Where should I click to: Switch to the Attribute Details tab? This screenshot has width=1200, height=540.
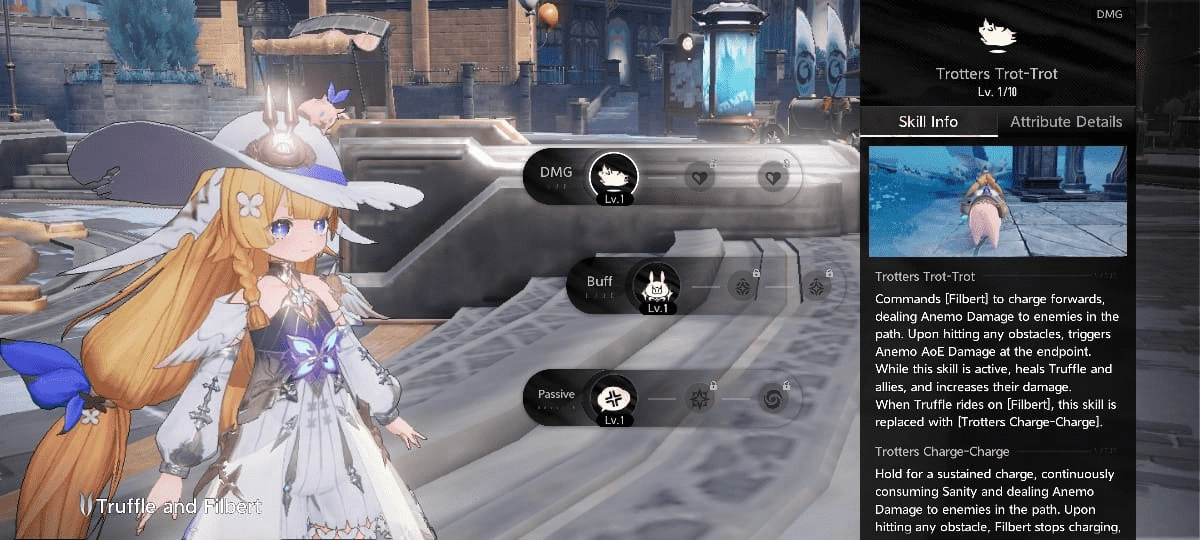click(x=1066, y=122)
